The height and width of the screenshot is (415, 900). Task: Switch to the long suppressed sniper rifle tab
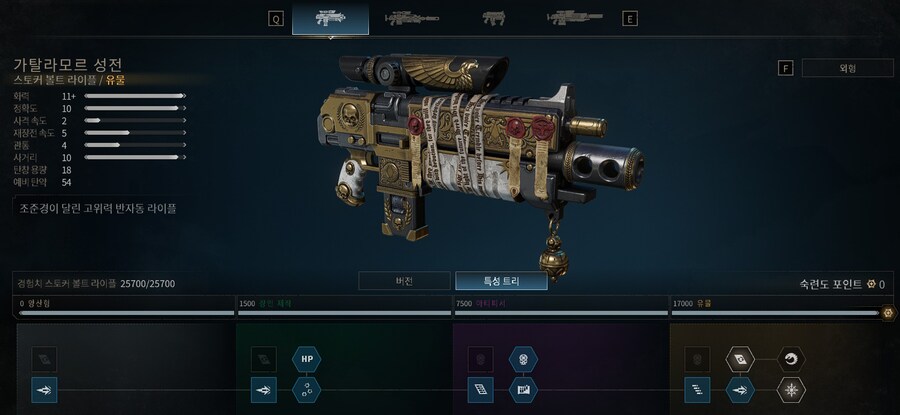412,18
